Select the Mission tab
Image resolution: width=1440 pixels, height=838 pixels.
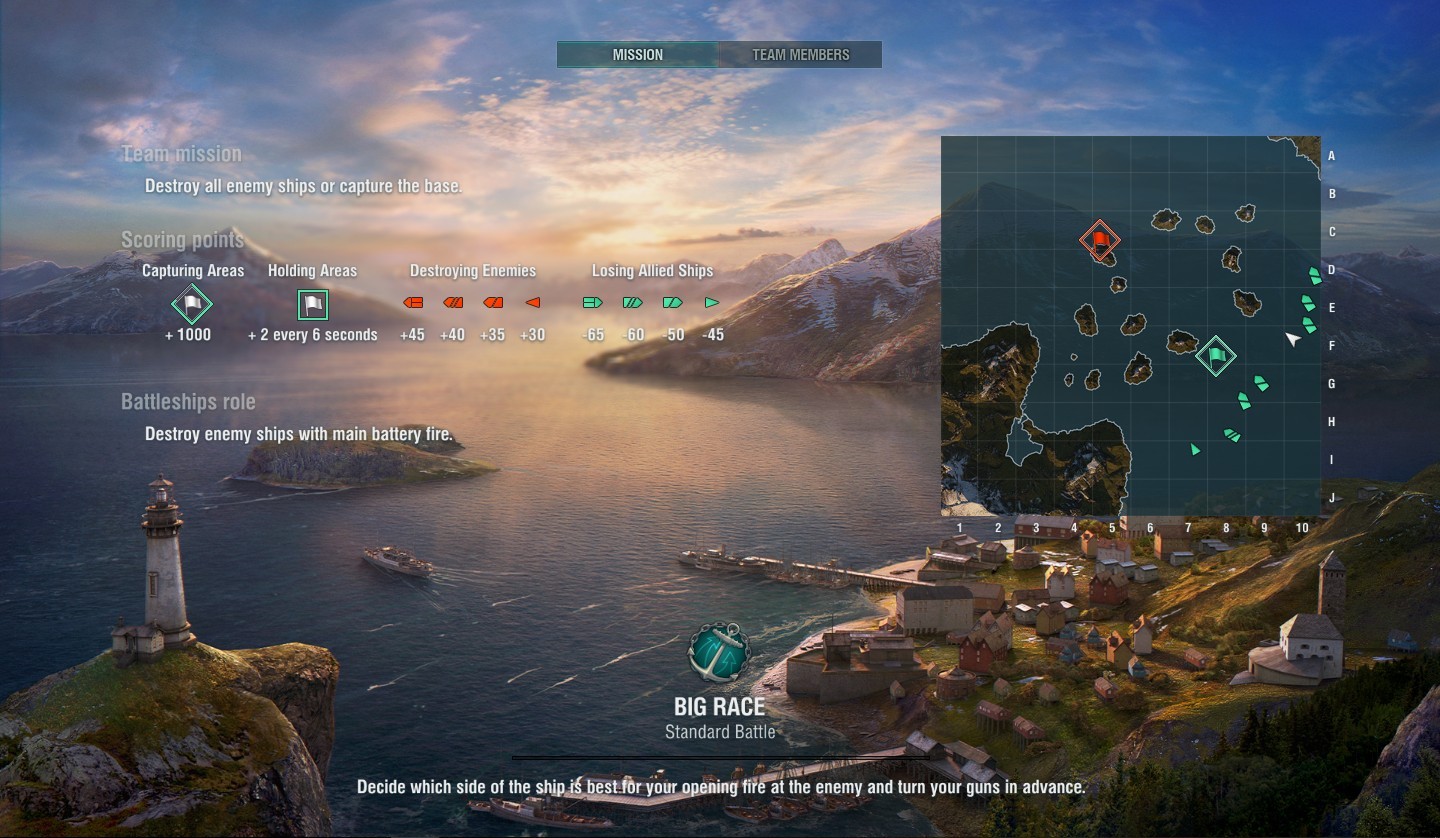point(637,55)
